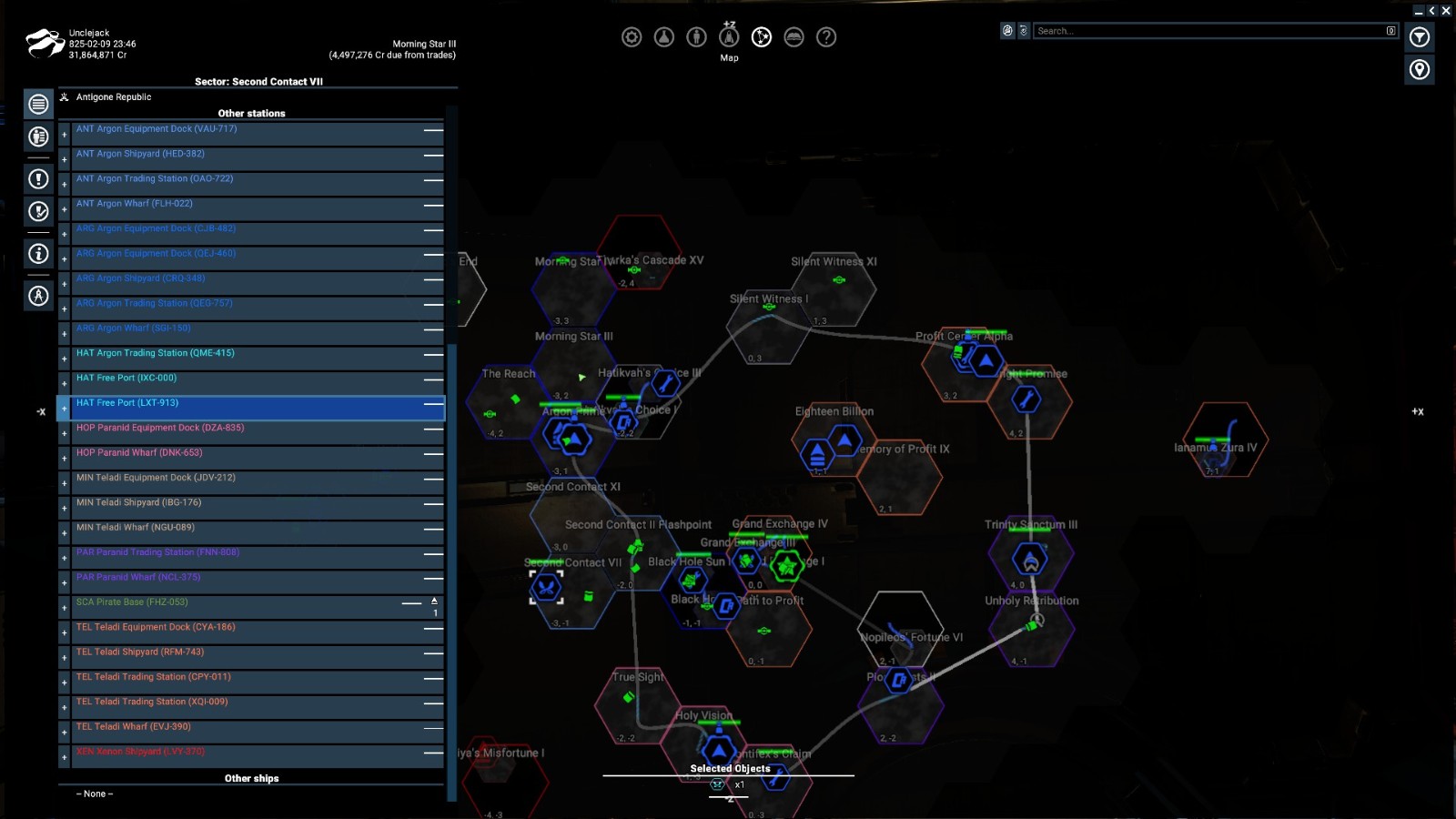
Task: Open the Encyclopedia book icon
Action: (794, 37)
